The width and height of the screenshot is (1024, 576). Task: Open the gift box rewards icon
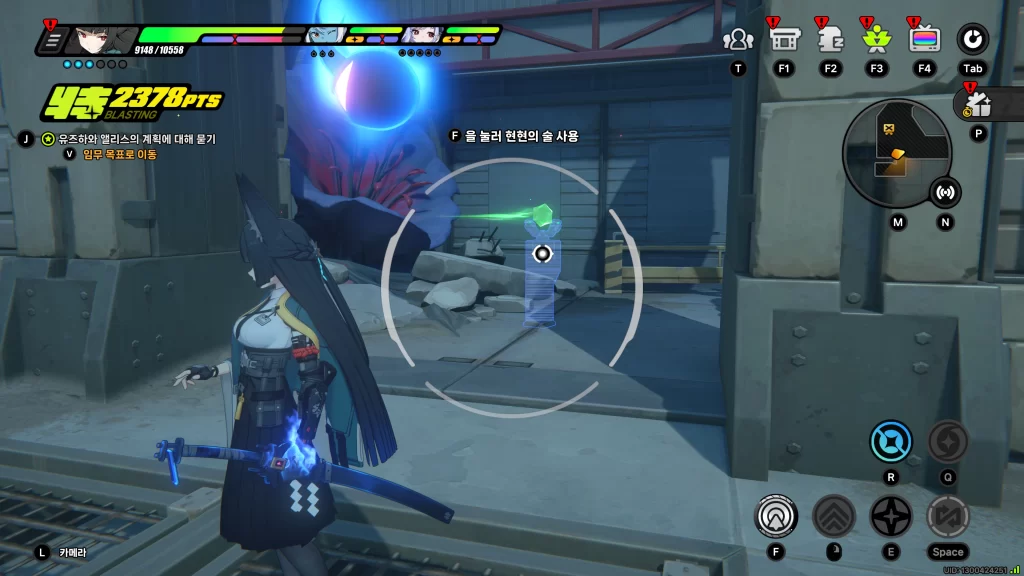[977, 103]
